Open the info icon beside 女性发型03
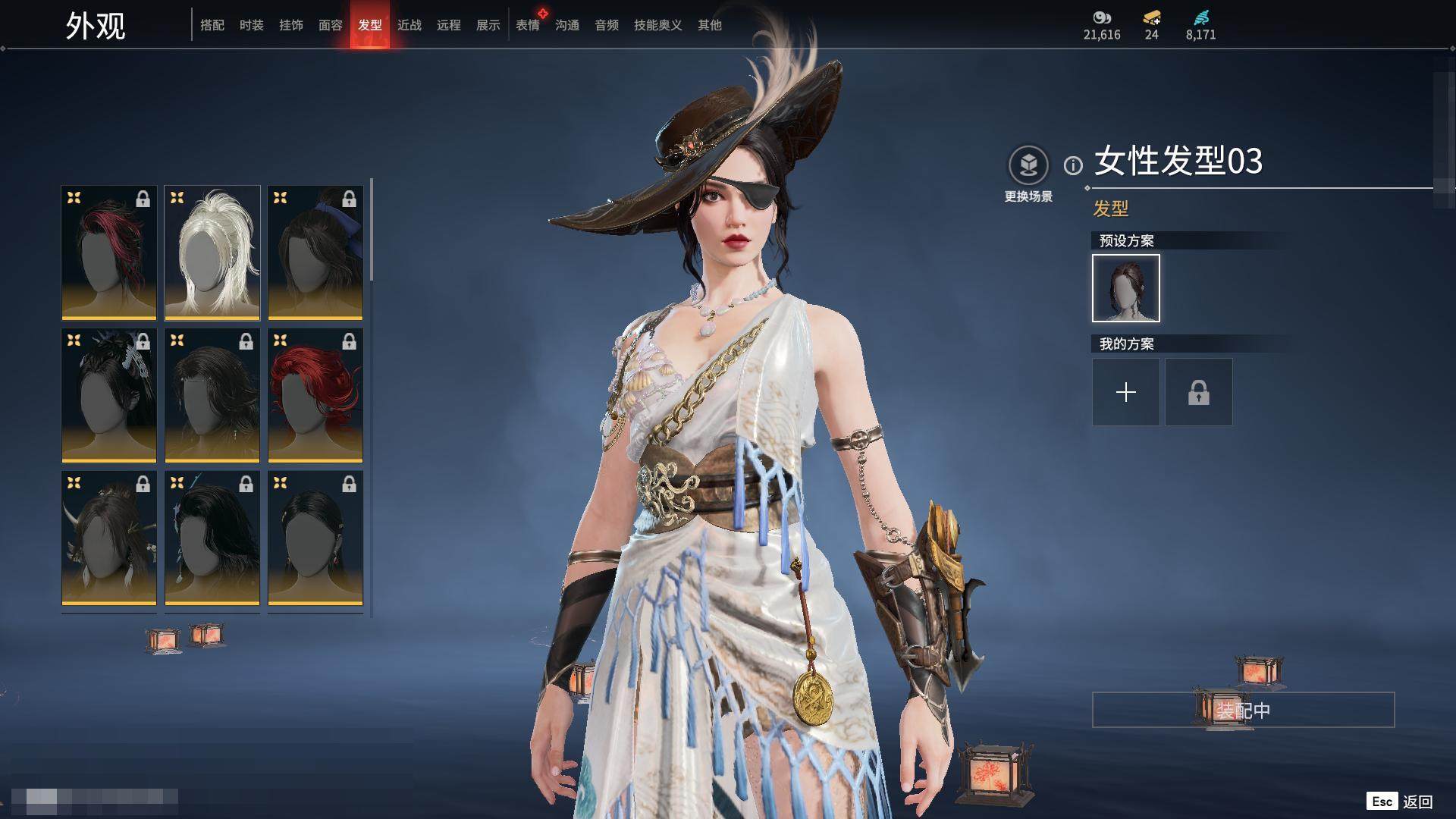 (1073, 165)
